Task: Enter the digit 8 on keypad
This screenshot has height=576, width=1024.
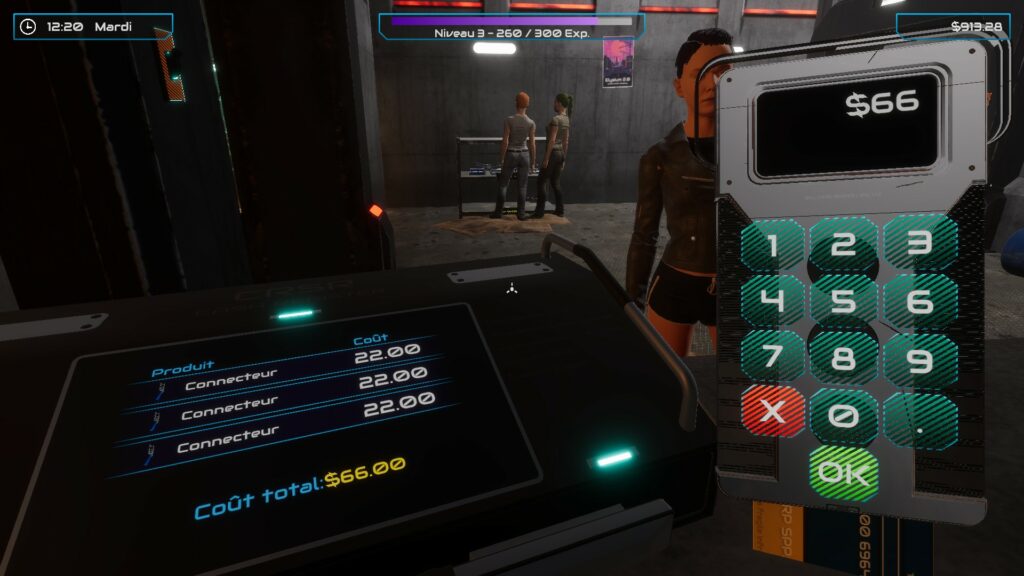Action: 844,358
